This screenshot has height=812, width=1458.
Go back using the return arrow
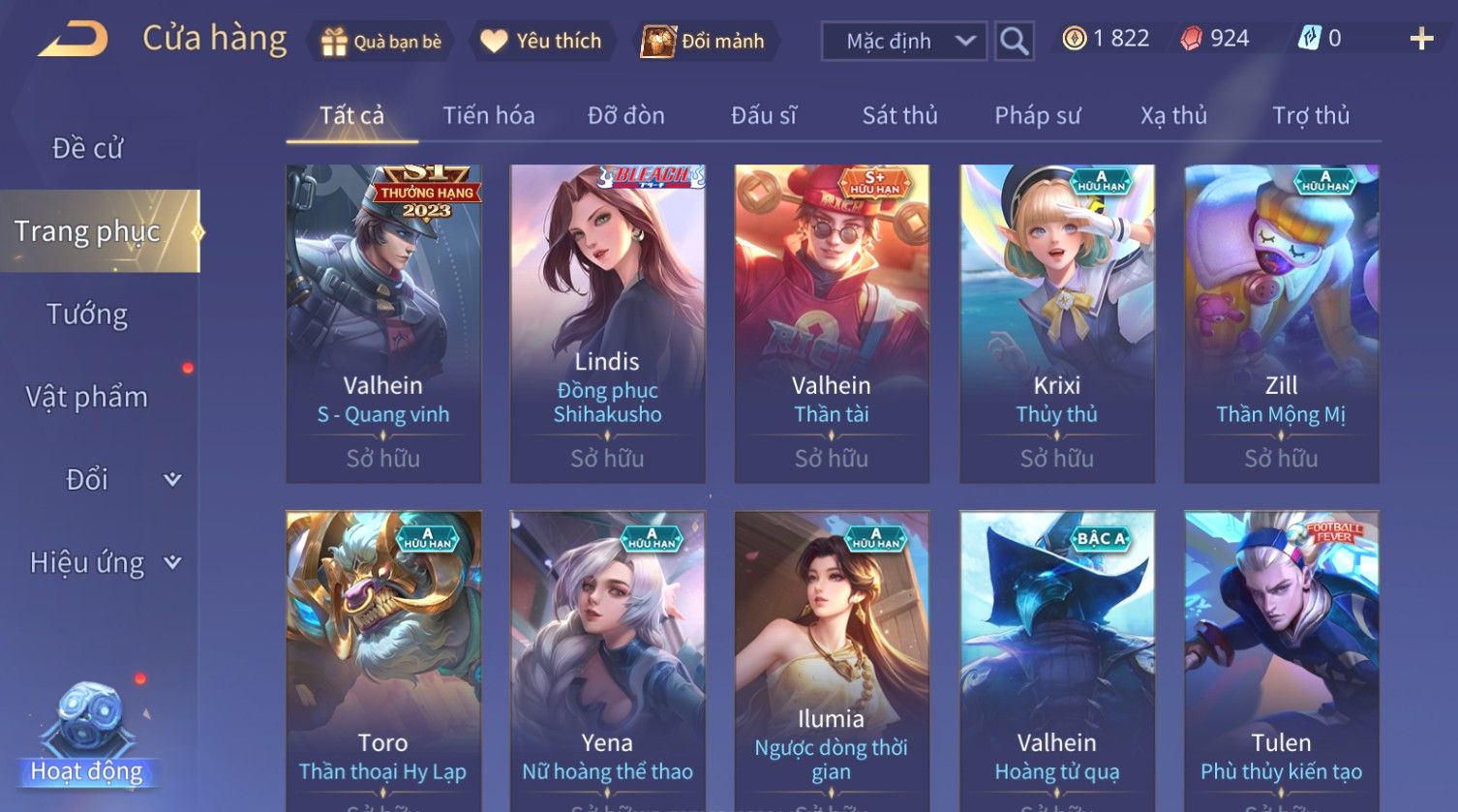[x=74, y=40]
